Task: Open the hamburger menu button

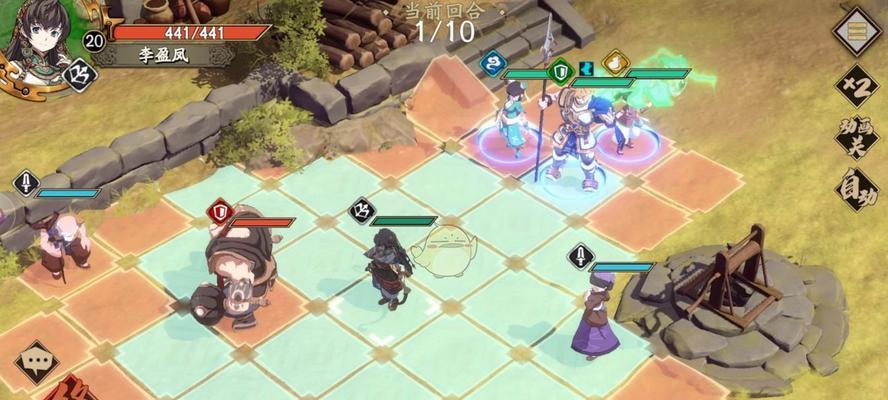Action: [856, 30]
